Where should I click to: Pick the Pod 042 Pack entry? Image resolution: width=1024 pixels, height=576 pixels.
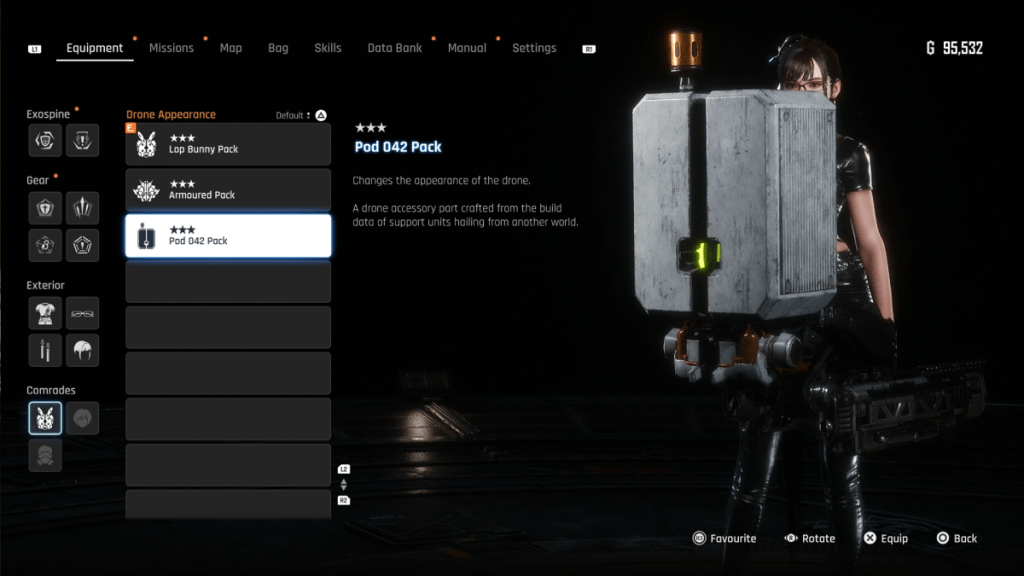click(x=228, y=236)
